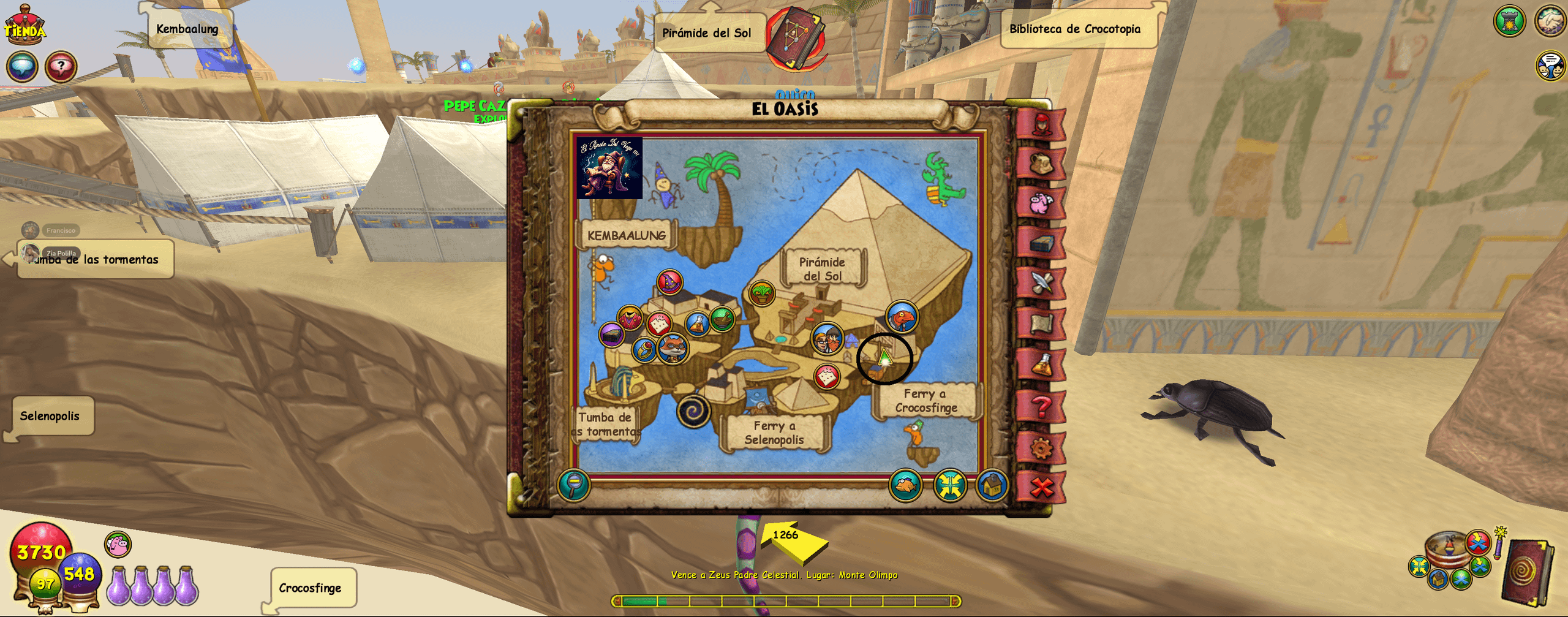Screen dimensions: 1568x617
Task: Zoom out the map with the magnifying glass
Action: coord(574,485)
